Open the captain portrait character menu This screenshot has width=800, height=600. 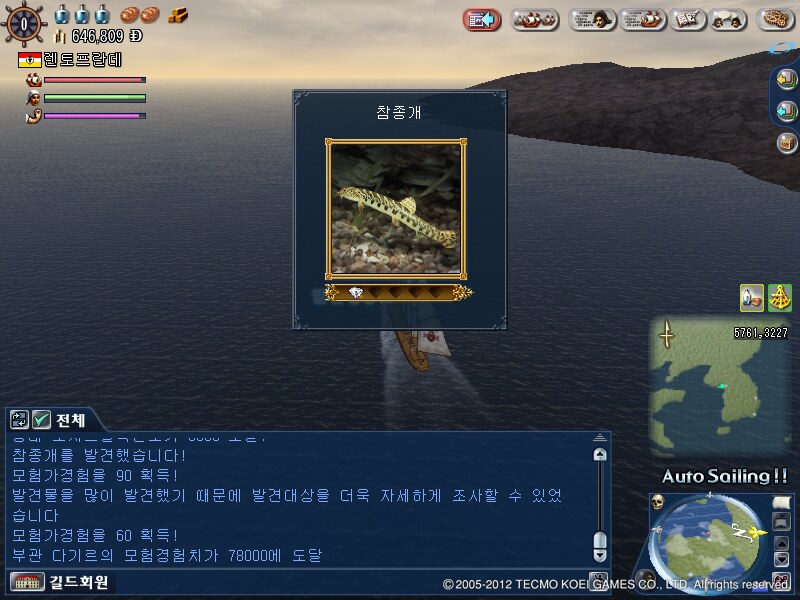tap(592, 19)
